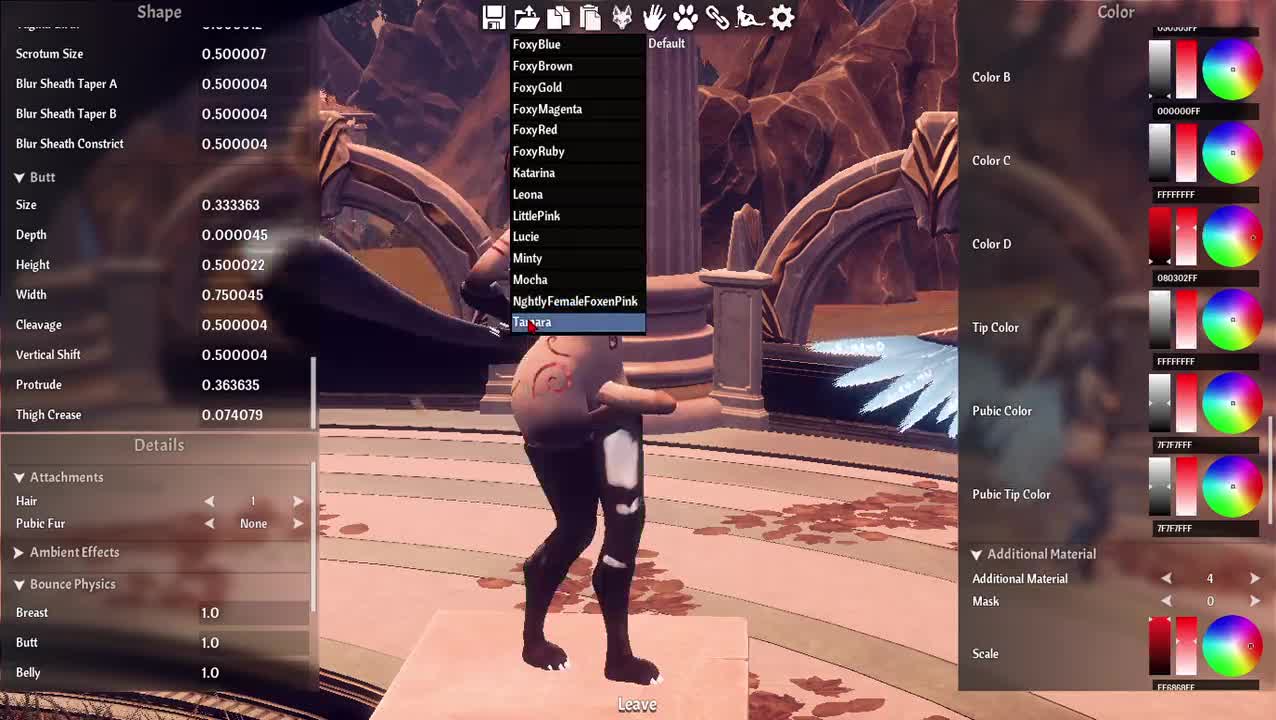The image size is (1276, 720).
Task: Open the gear settings icon
Action: (x=782, y=17)
